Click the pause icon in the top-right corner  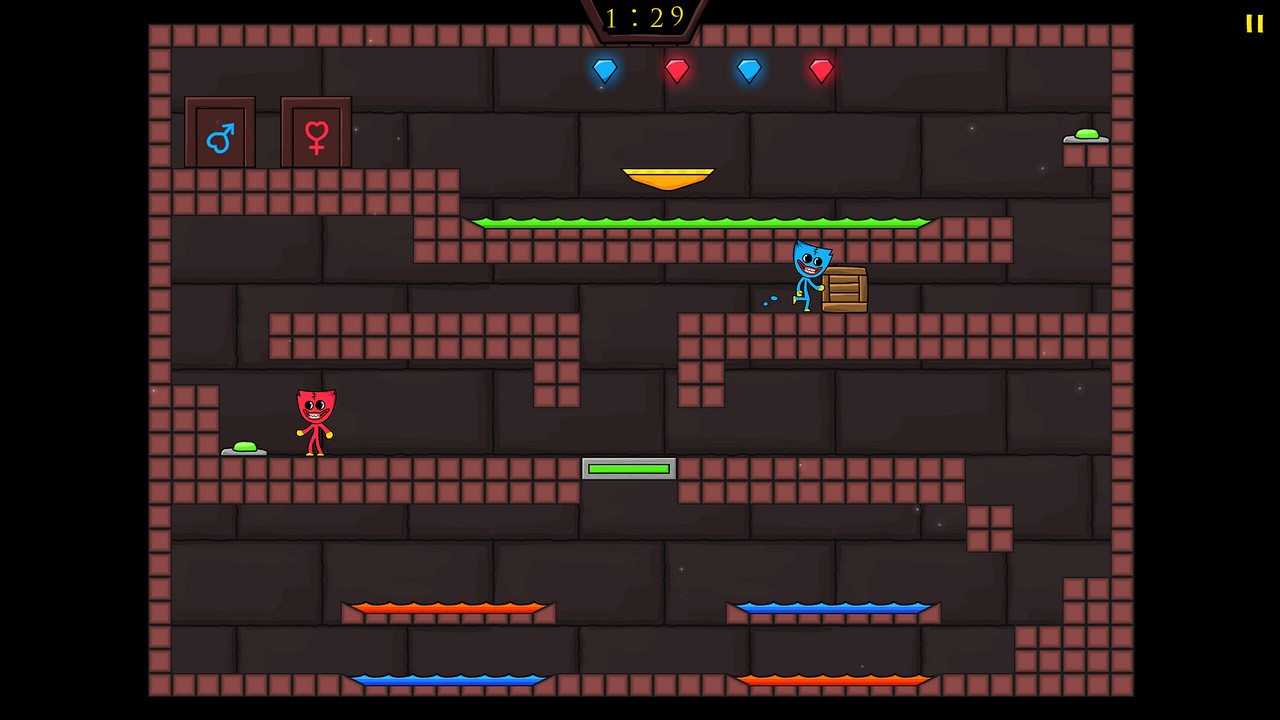click(1254, 24)
